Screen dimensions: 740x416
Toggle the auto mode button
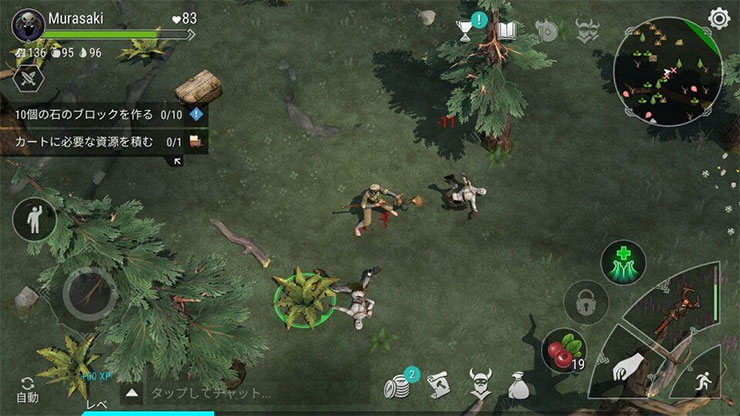[27, 389]
